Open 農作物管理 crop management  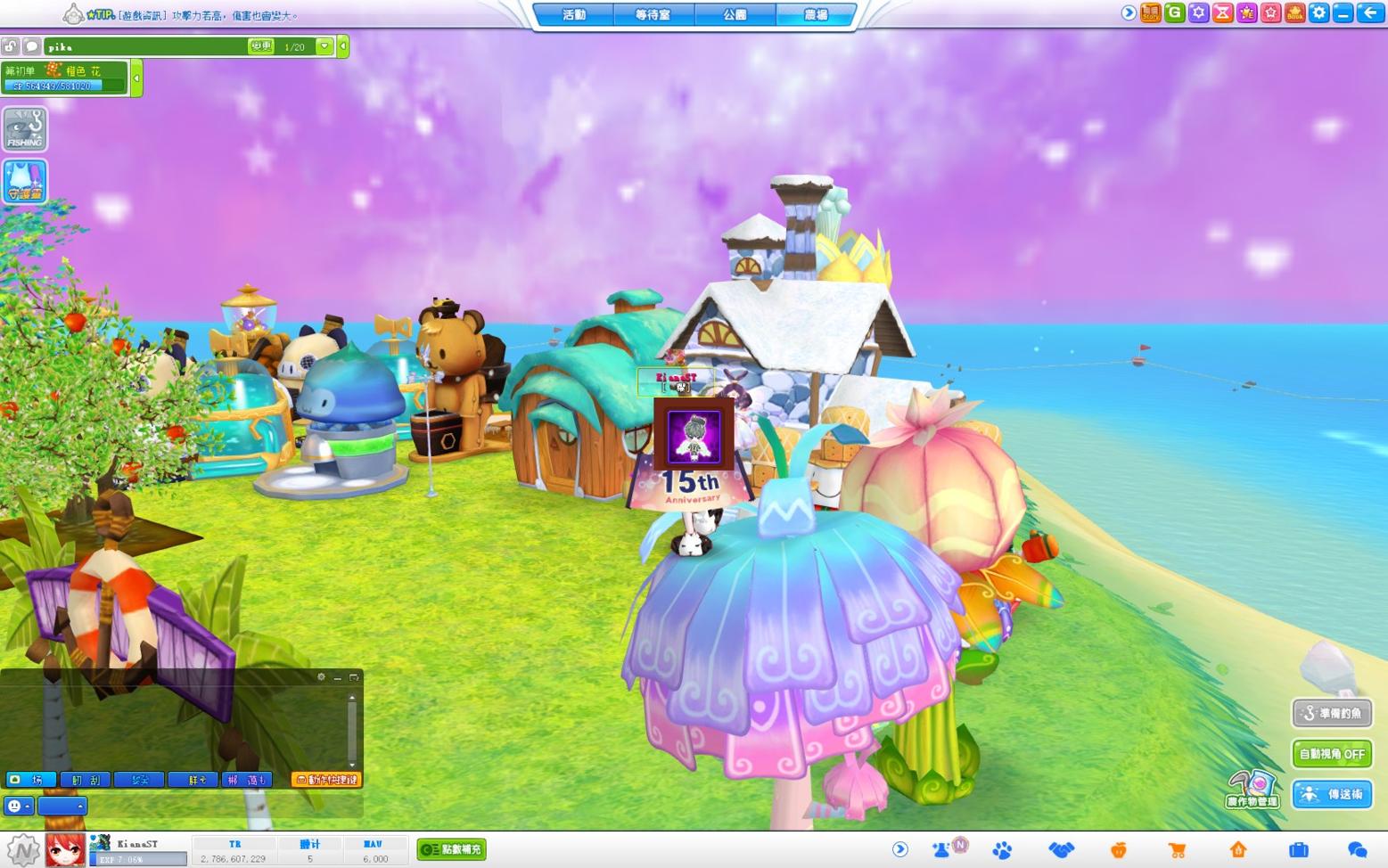click(1252, 790)
